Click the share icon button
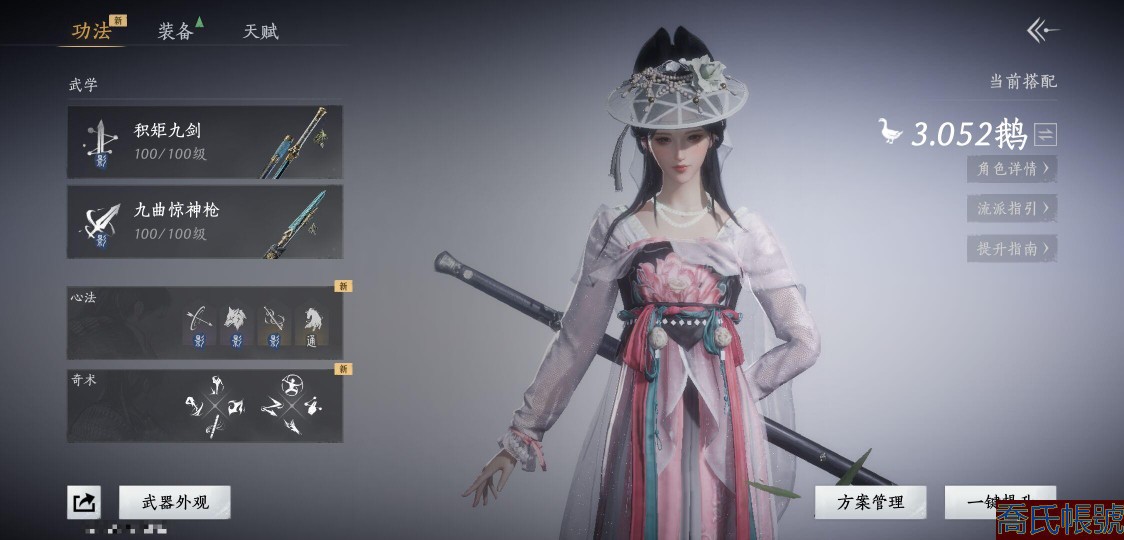Image resolution: width=1124 pixels, height=540 pixels. coord(84,502)
